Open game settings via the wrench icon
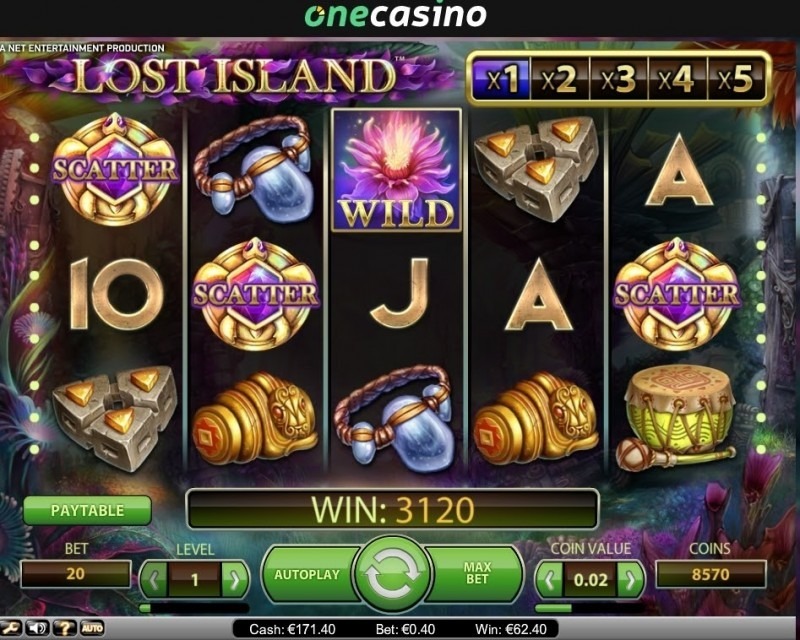Image resolution: width=800 pixels, height=640 pixels. [x=13, y=629]
